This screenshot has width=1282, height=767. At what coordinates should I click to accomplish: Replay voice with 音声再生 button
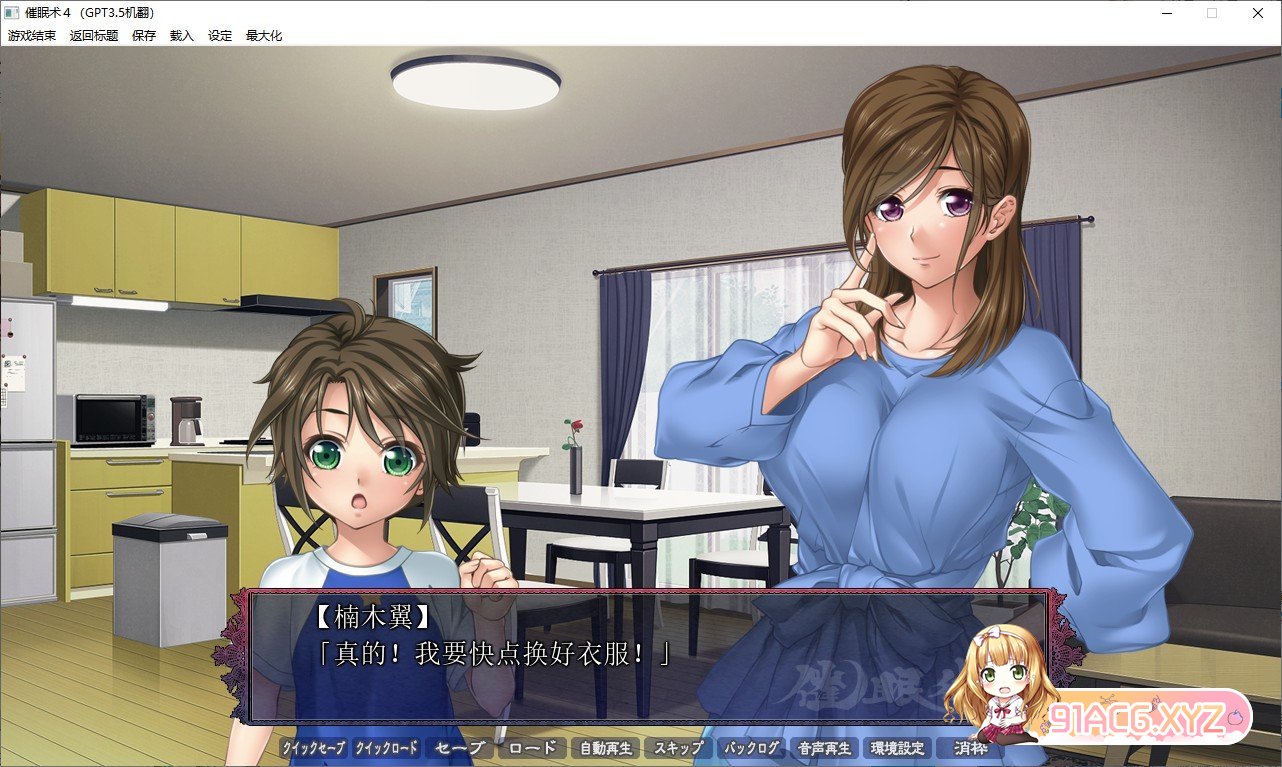824,748
